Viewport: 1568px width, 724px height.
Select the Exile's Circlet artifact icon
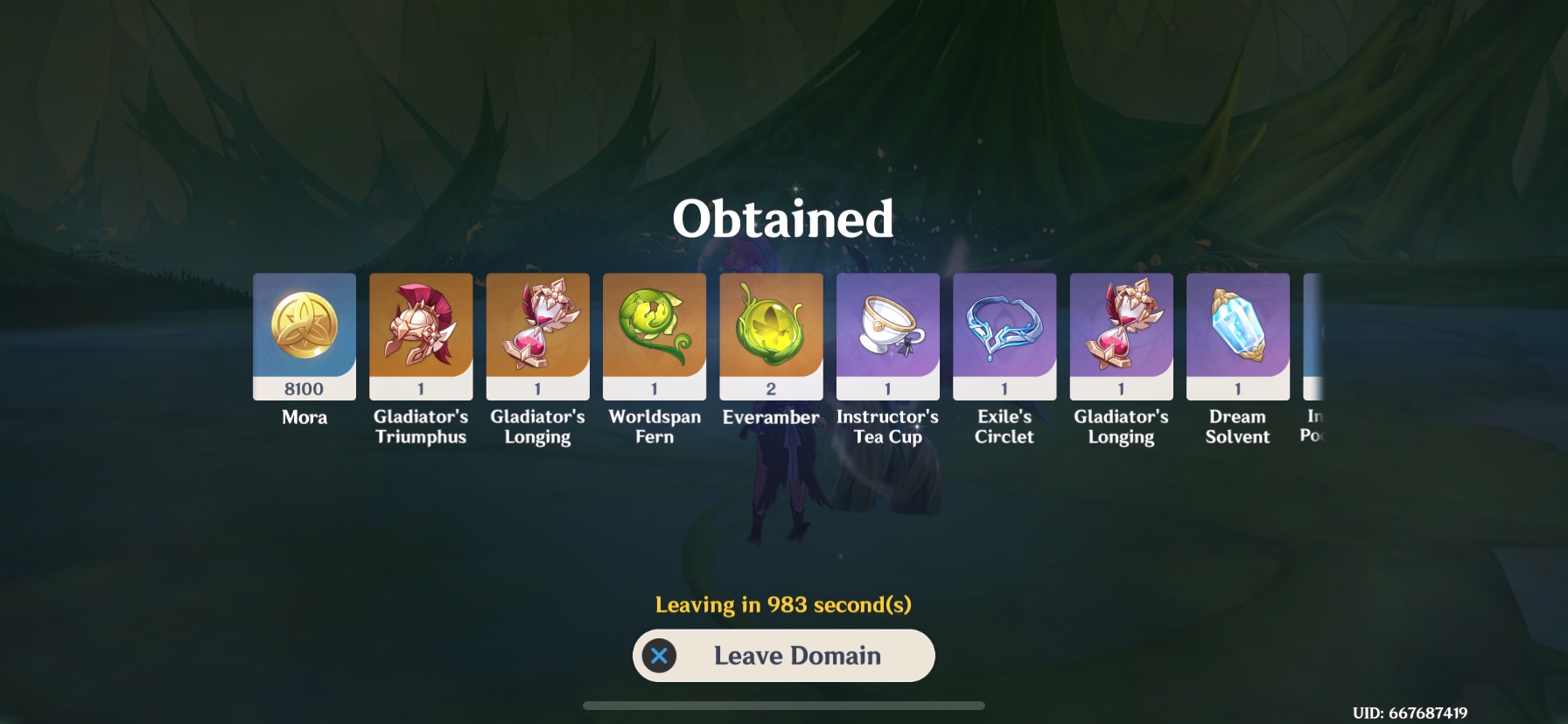click(1004, 335)
